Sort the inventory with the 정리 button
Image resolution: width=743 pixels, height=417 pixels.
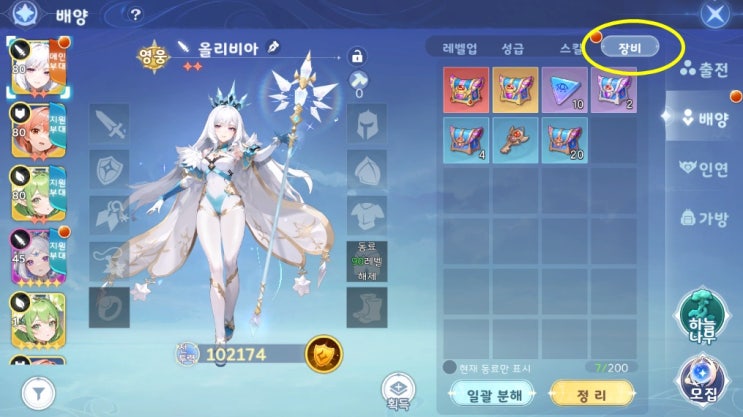593,395
